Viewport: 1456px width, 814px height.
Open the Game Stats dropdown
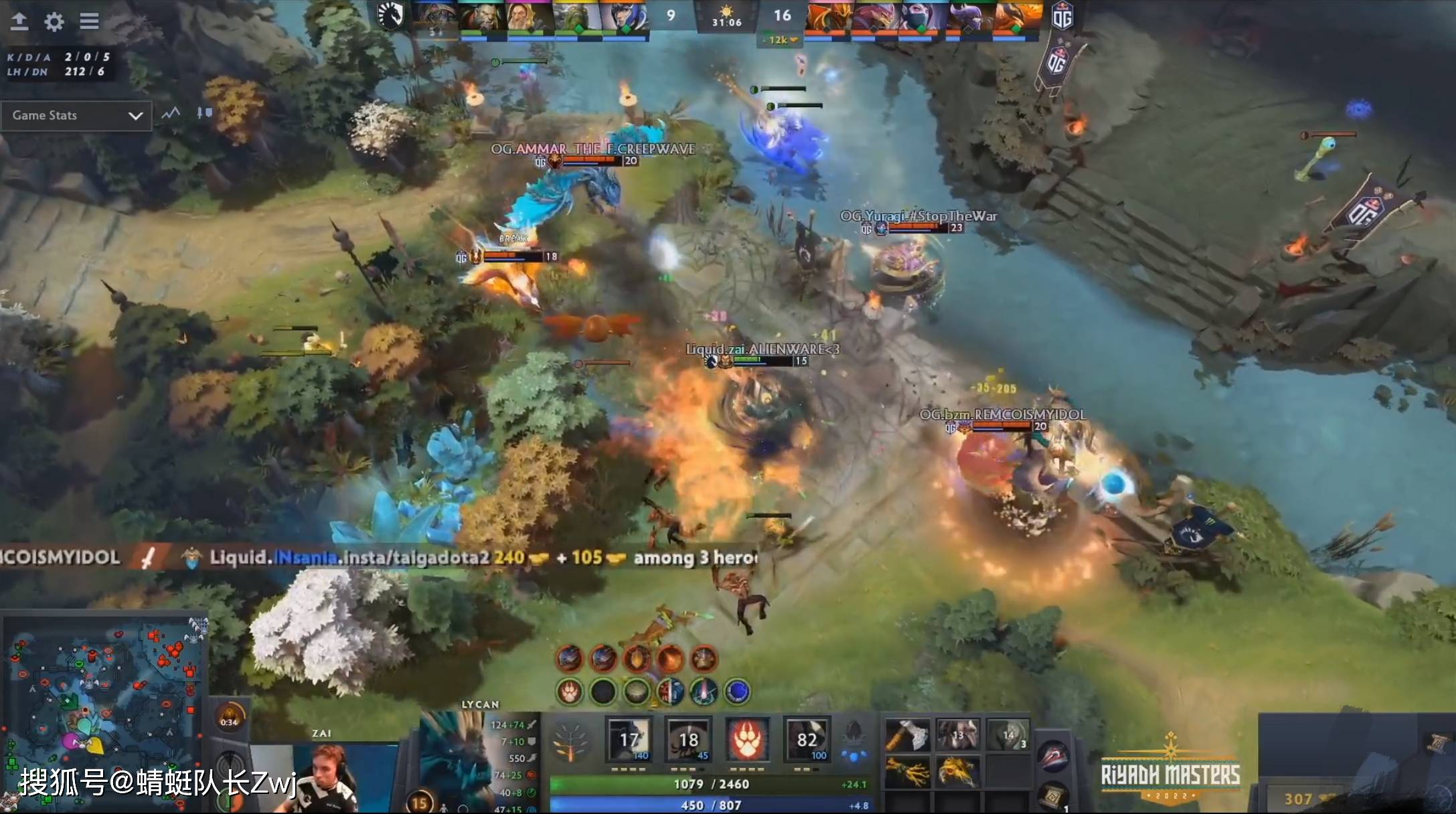pyautogui.click(x=76, y=115)
